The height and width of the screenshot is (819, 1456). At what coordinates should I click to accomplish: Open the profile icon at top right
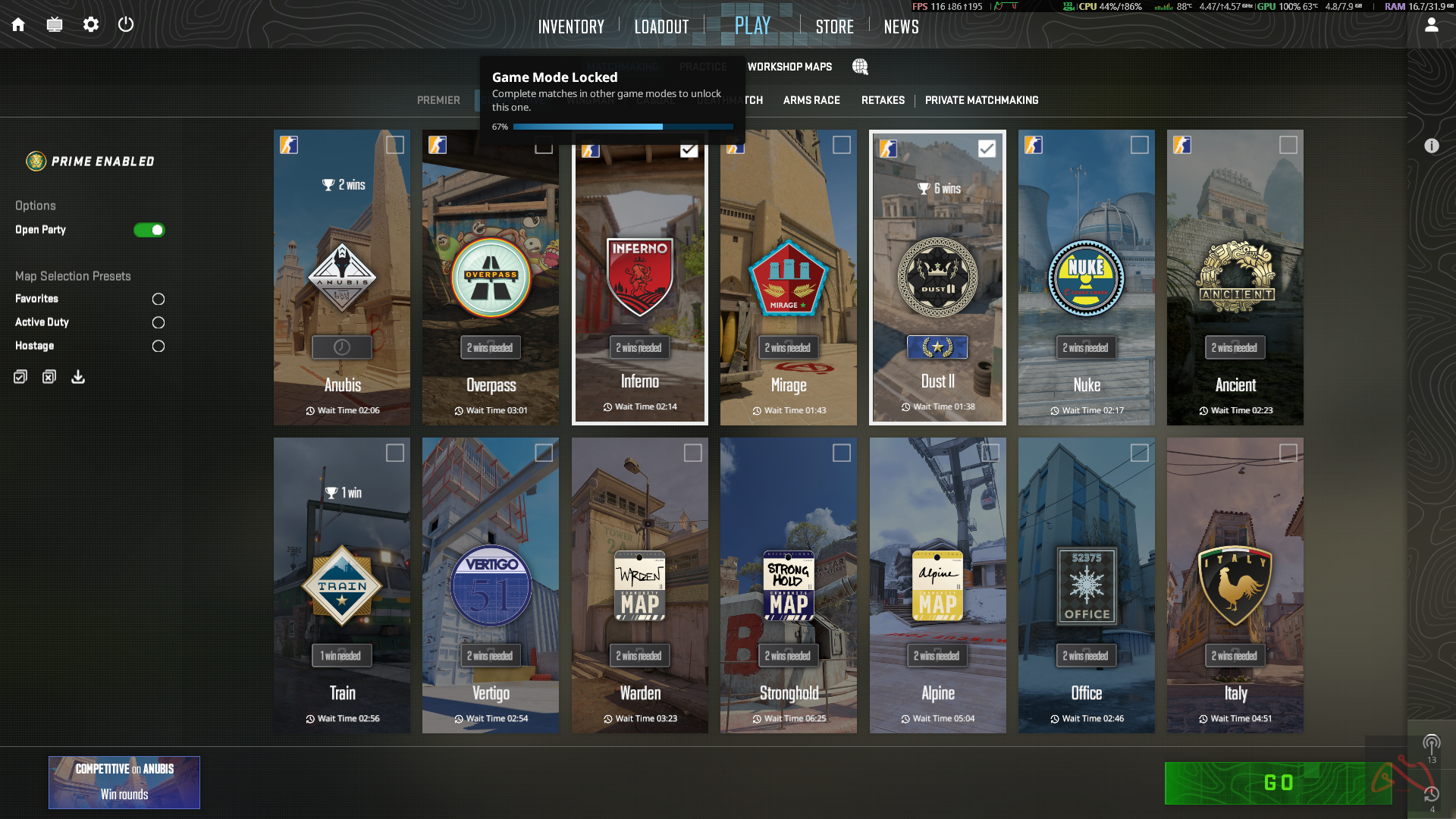[1431, 25]
